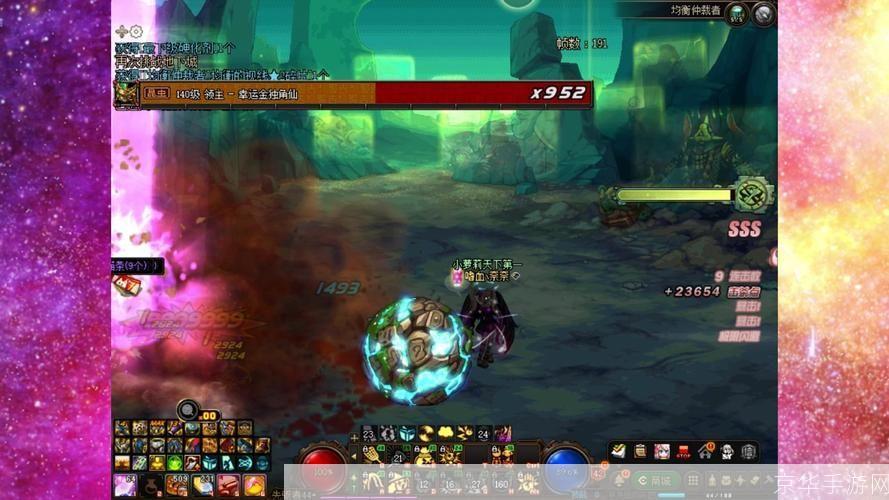Open the checklist notes icon with checkmark

coord(619,452)
